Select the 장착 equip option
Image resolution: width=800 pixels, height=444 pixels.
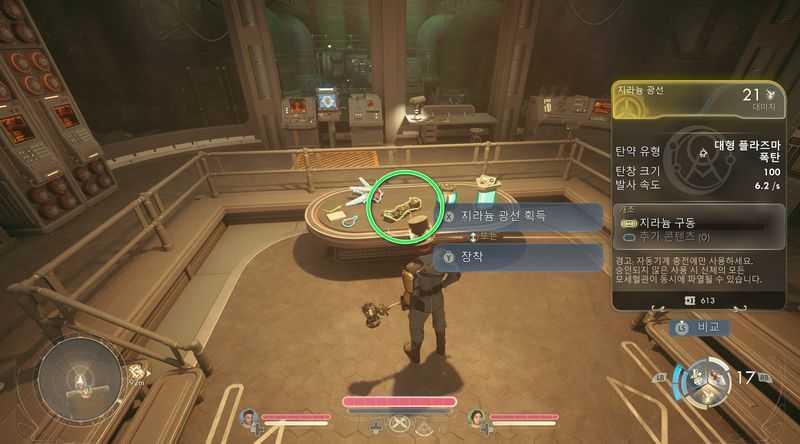tap(520, 257)
